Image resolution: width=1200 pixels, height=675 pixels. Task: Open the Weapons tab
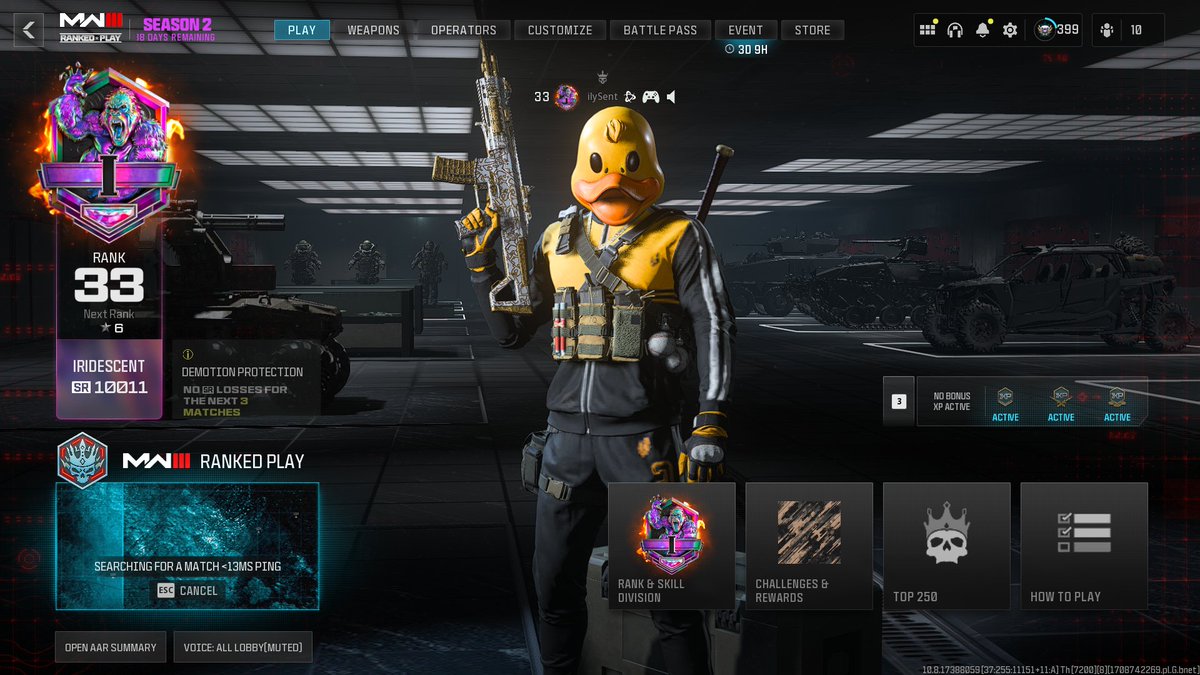point(373,30)
